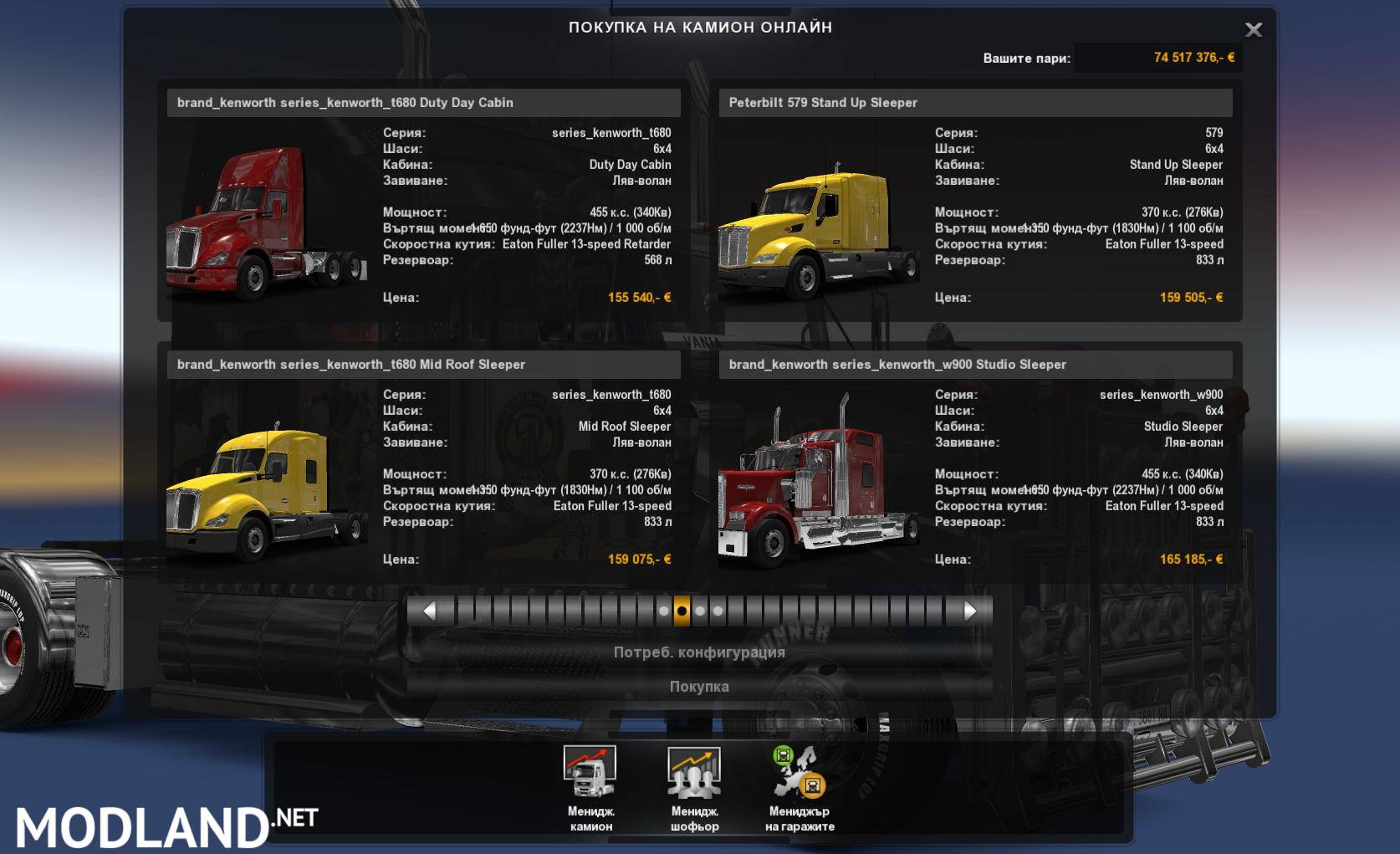Select the Kenworth T680 Duty Day Cabin listing
This screenshot has height=854, width=1400.
423,103
